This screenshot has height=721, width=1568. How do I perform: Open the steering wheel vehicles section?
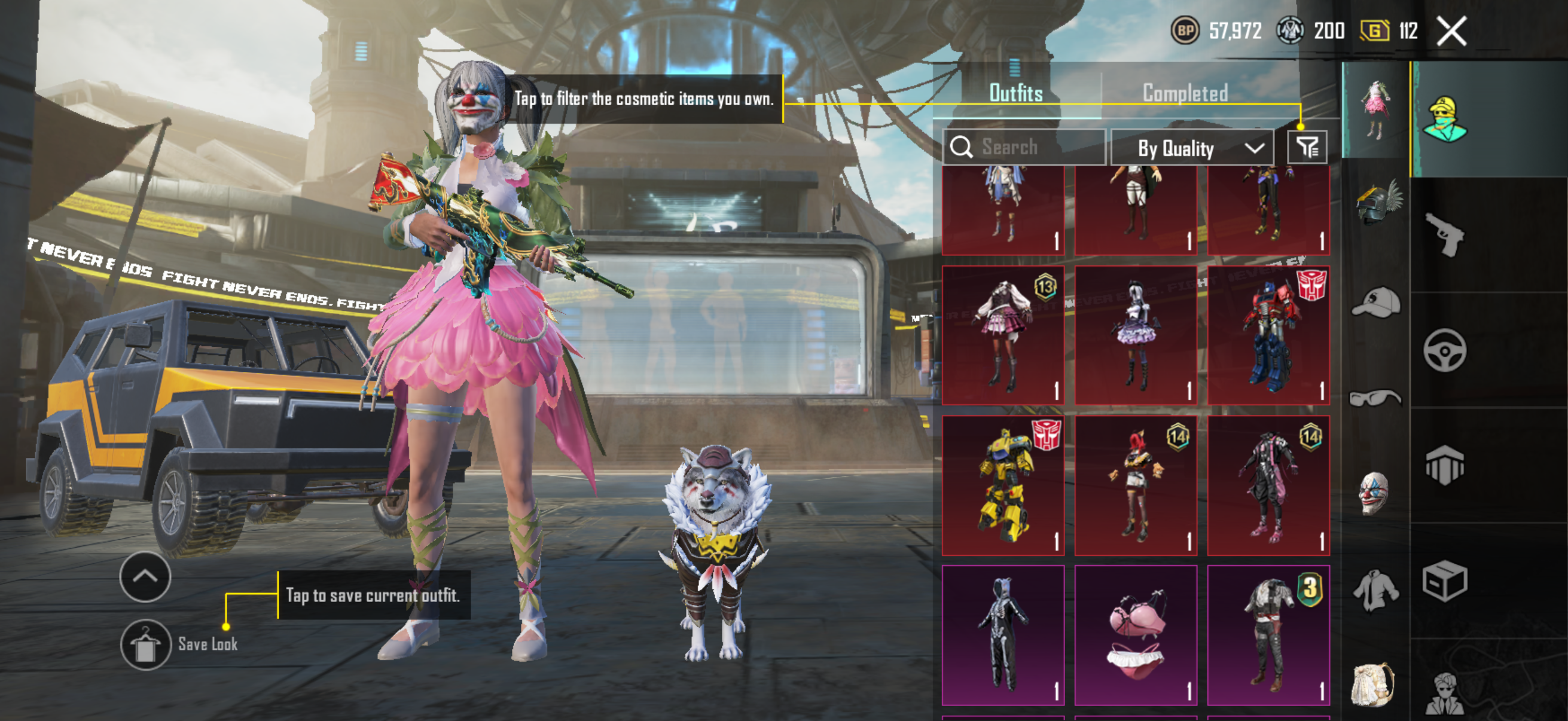click(1444, 350)
